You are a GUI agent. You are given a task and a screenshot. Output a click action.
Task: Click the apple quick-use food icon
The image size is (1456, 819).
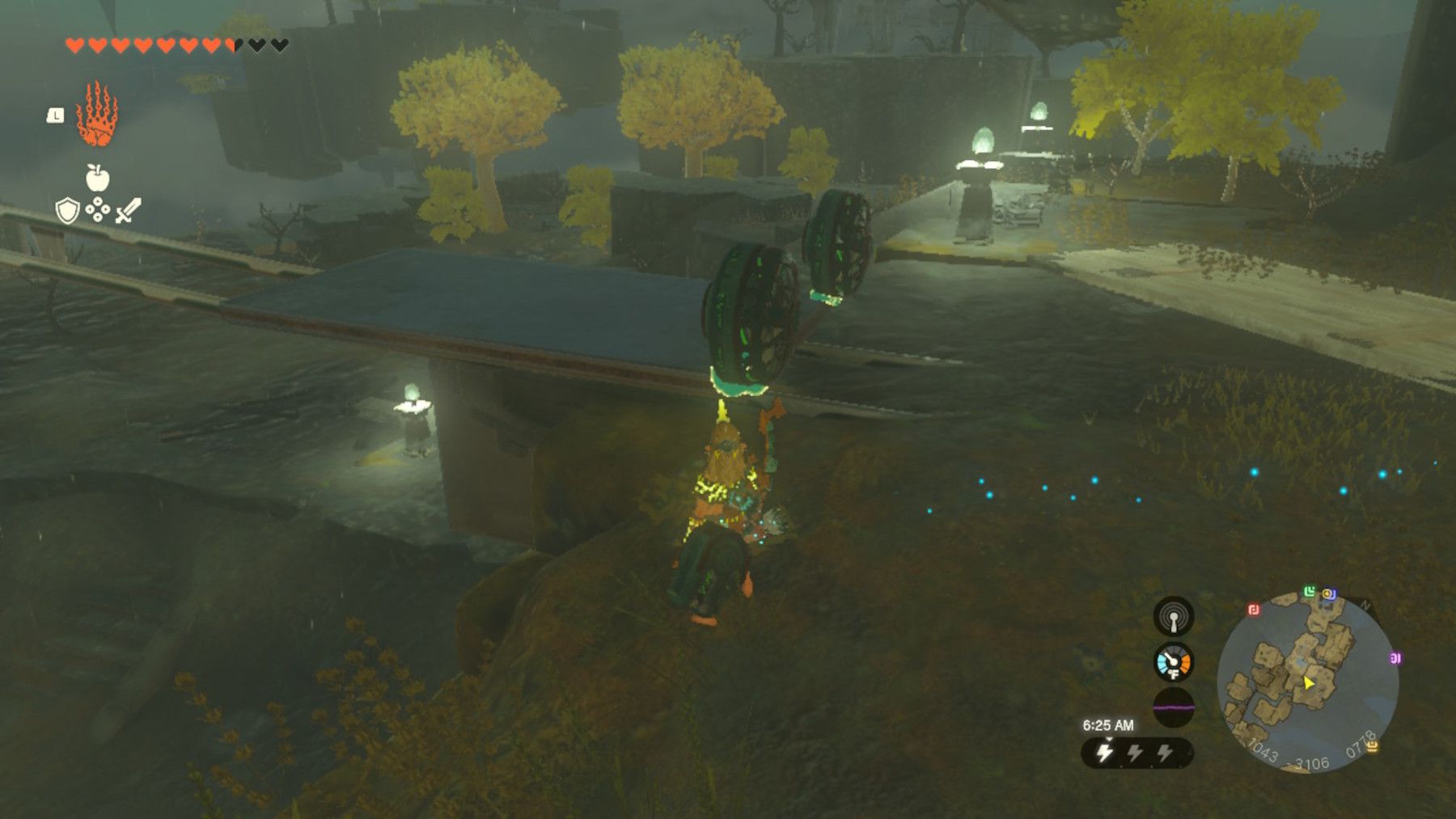tap(97, 178)
